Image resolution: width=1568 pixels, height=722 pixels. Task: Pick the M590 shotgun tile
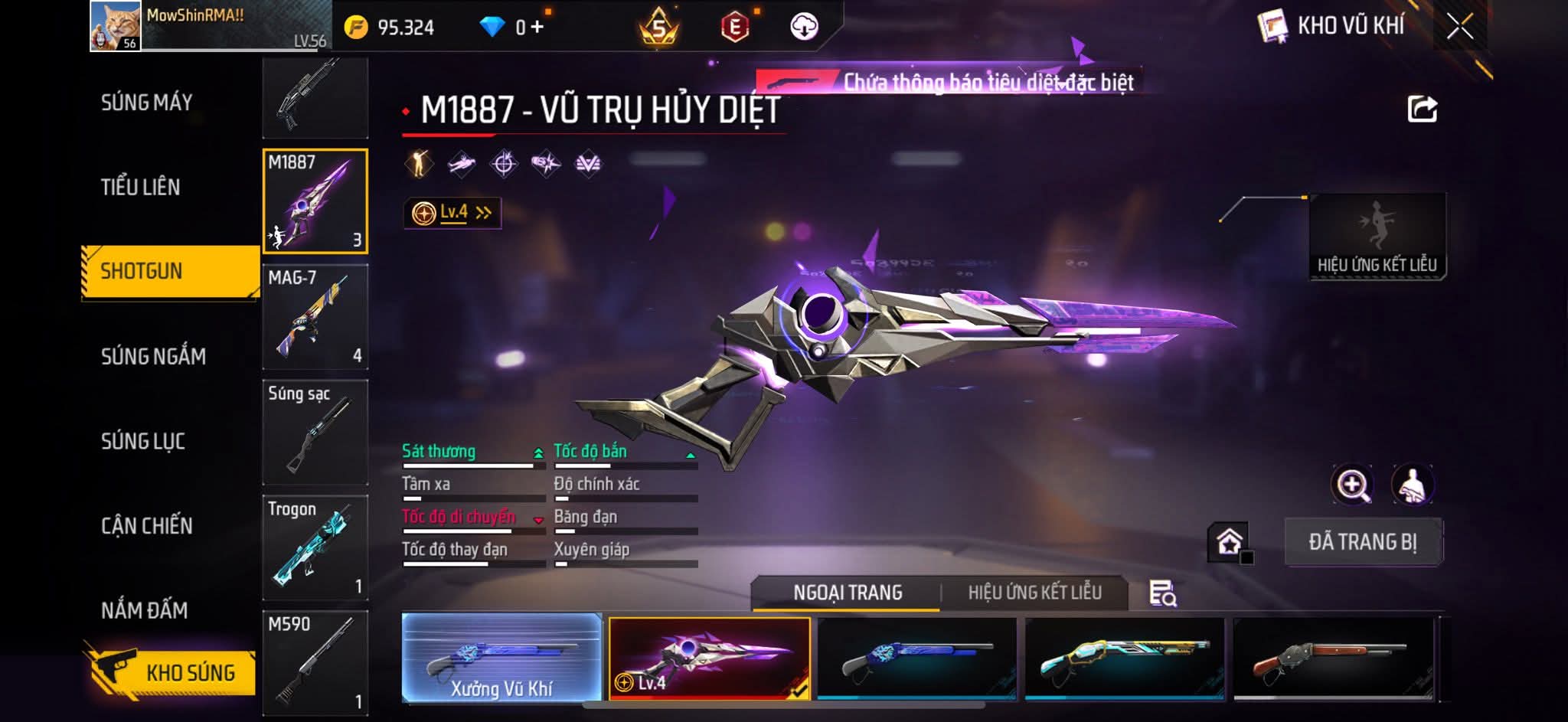pos(315,663)
